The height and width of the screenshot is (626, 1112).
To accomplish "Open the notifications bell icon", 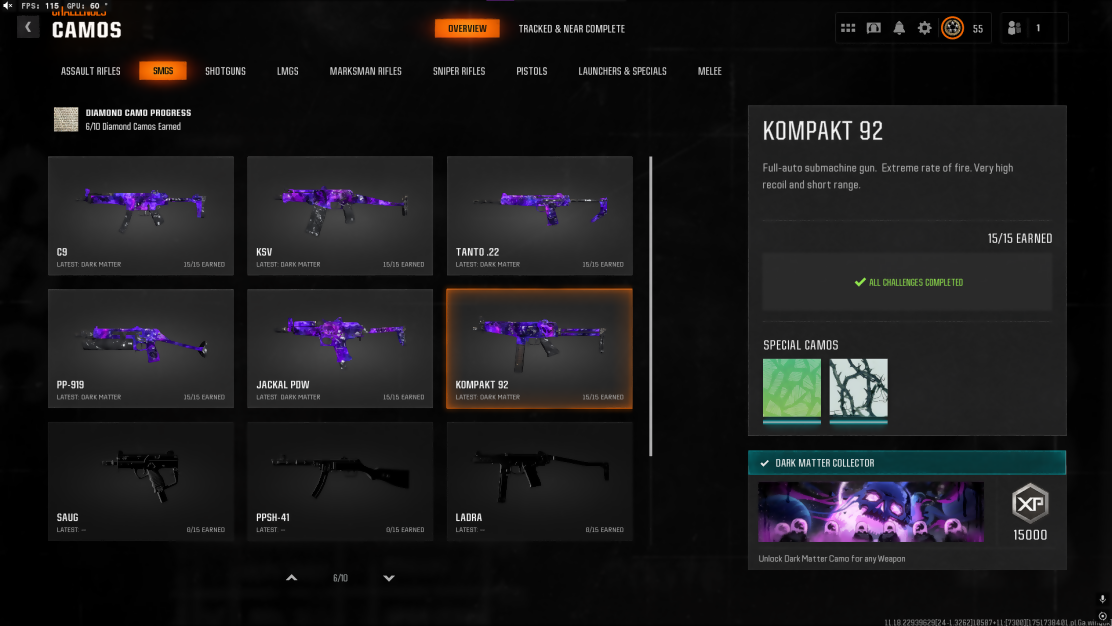I will pyautogui.click(x=899, y=28).
